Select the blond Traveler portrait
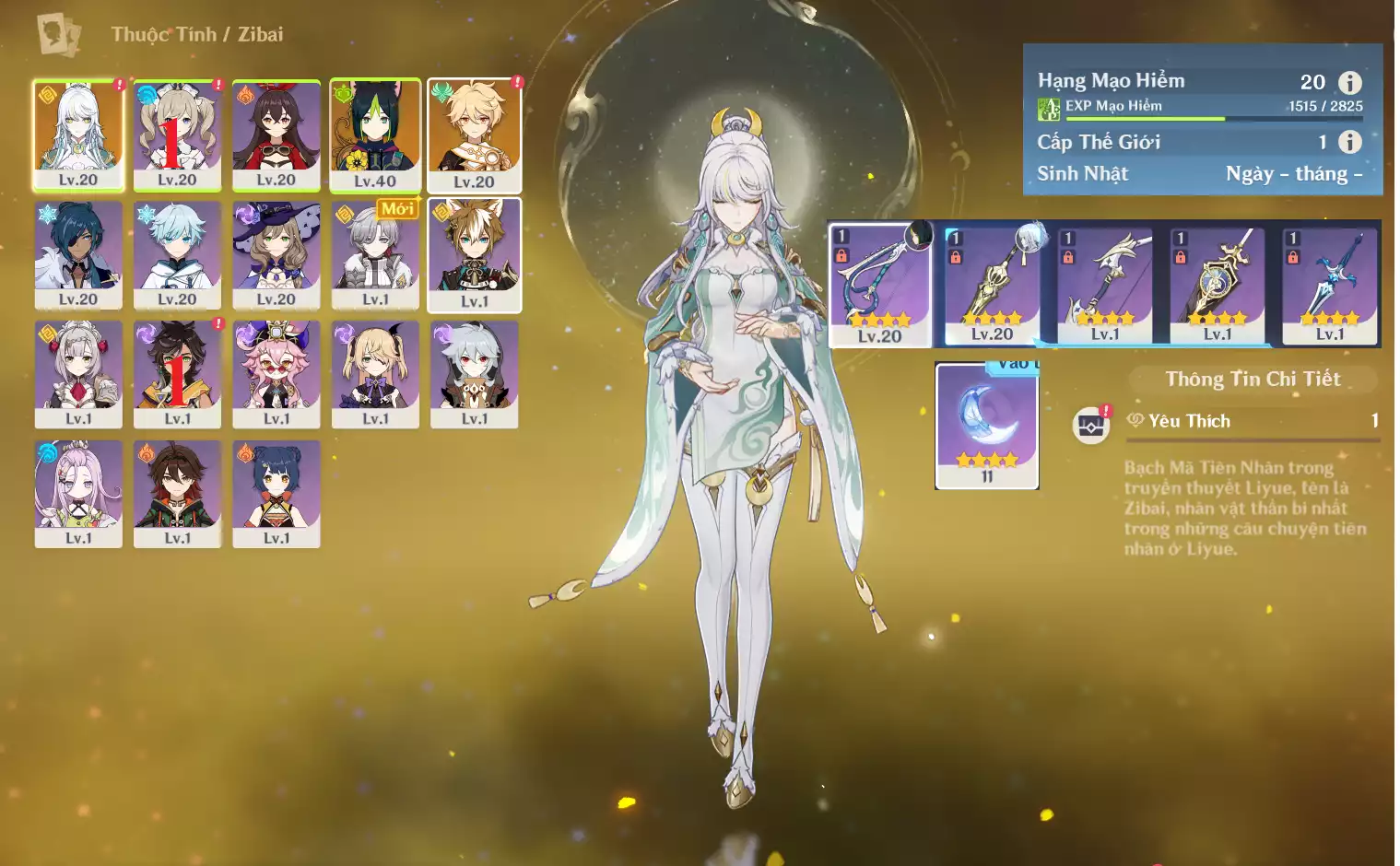Image resolution: width=1400 pixels, height=866 pixels. click(474, 135)
